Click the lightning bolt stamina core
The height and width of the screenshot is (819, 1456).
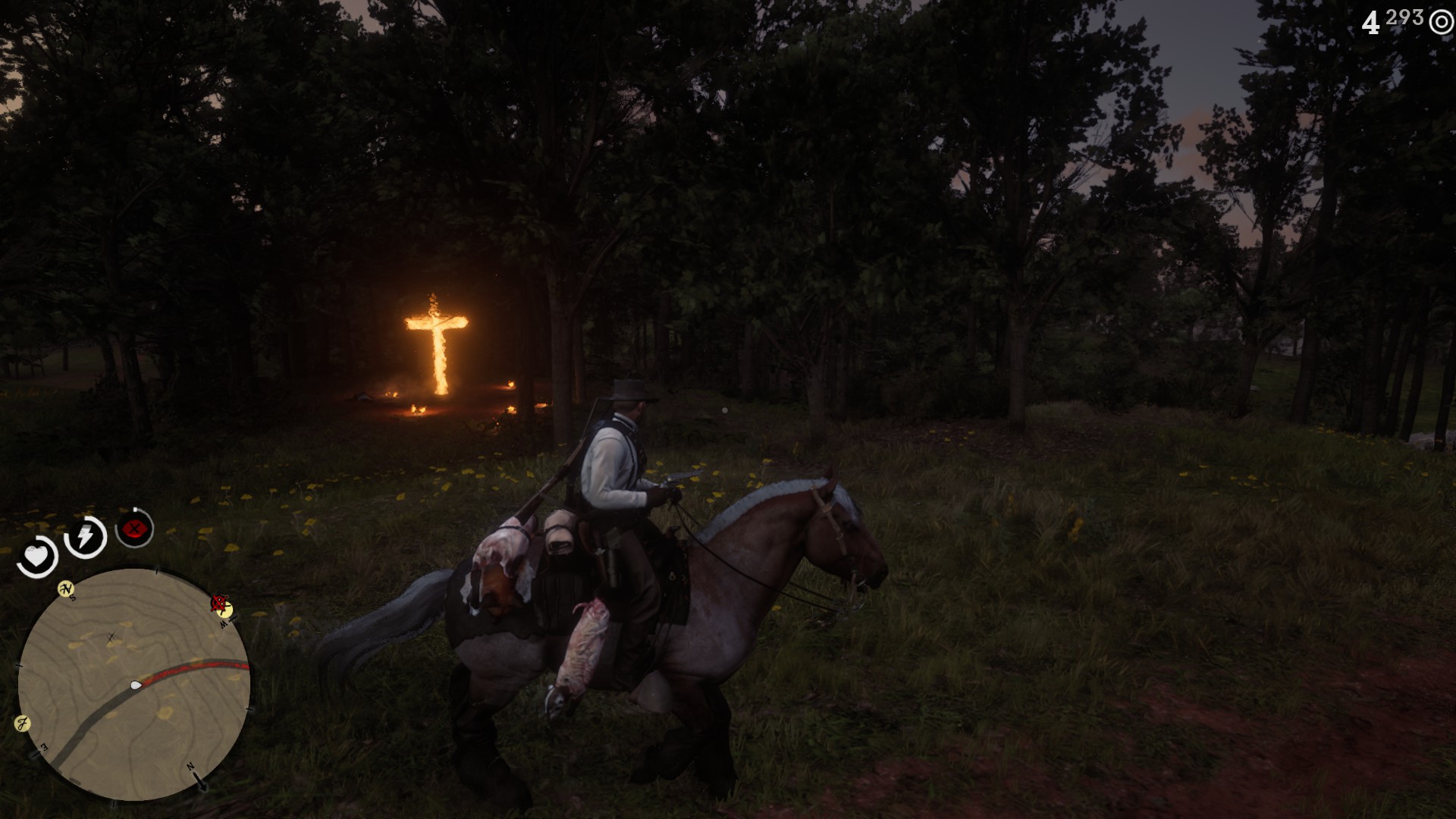pos(85,537)
